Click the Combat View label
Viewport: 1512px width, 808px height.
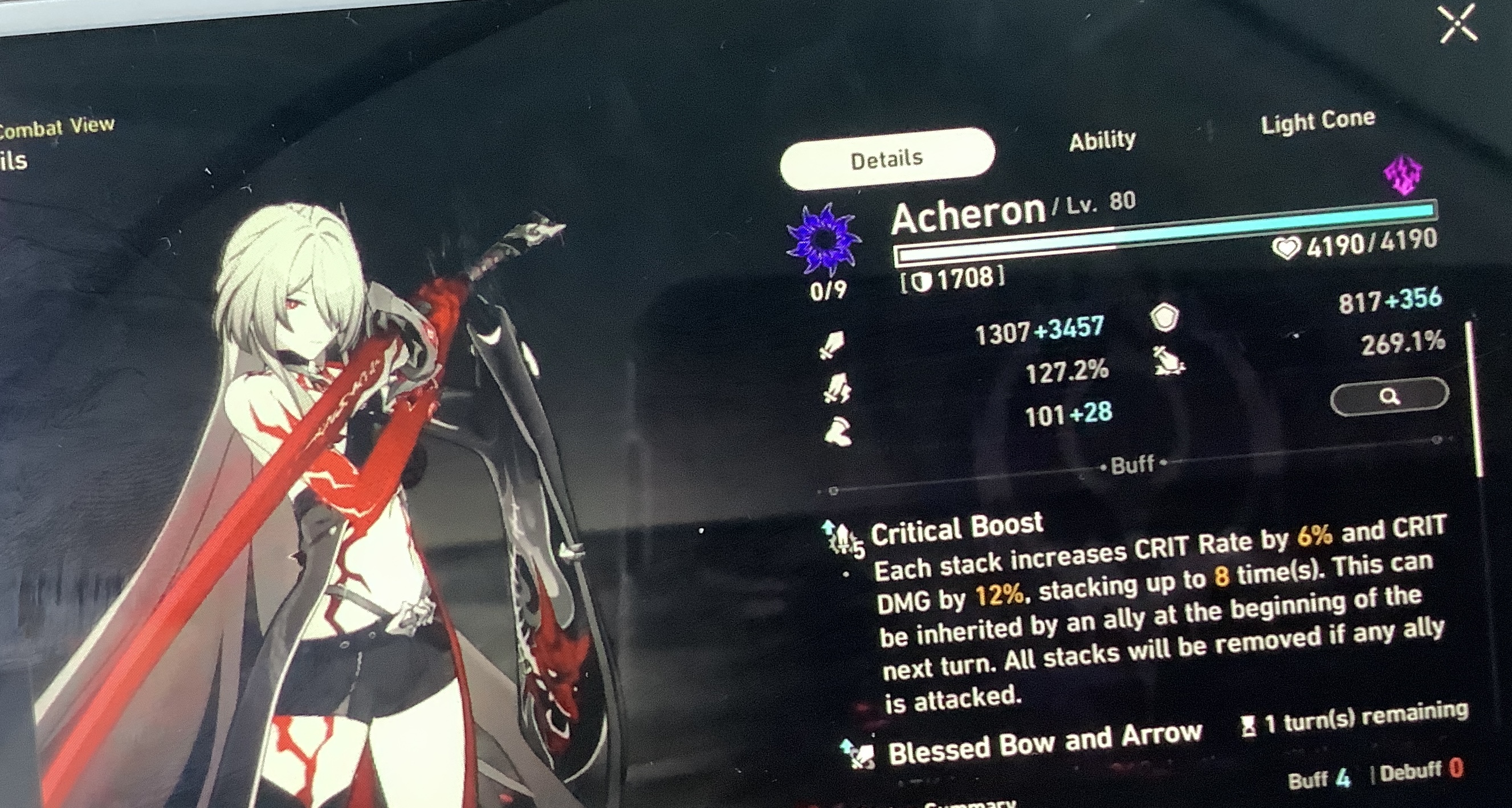click(x=56, y=126)
